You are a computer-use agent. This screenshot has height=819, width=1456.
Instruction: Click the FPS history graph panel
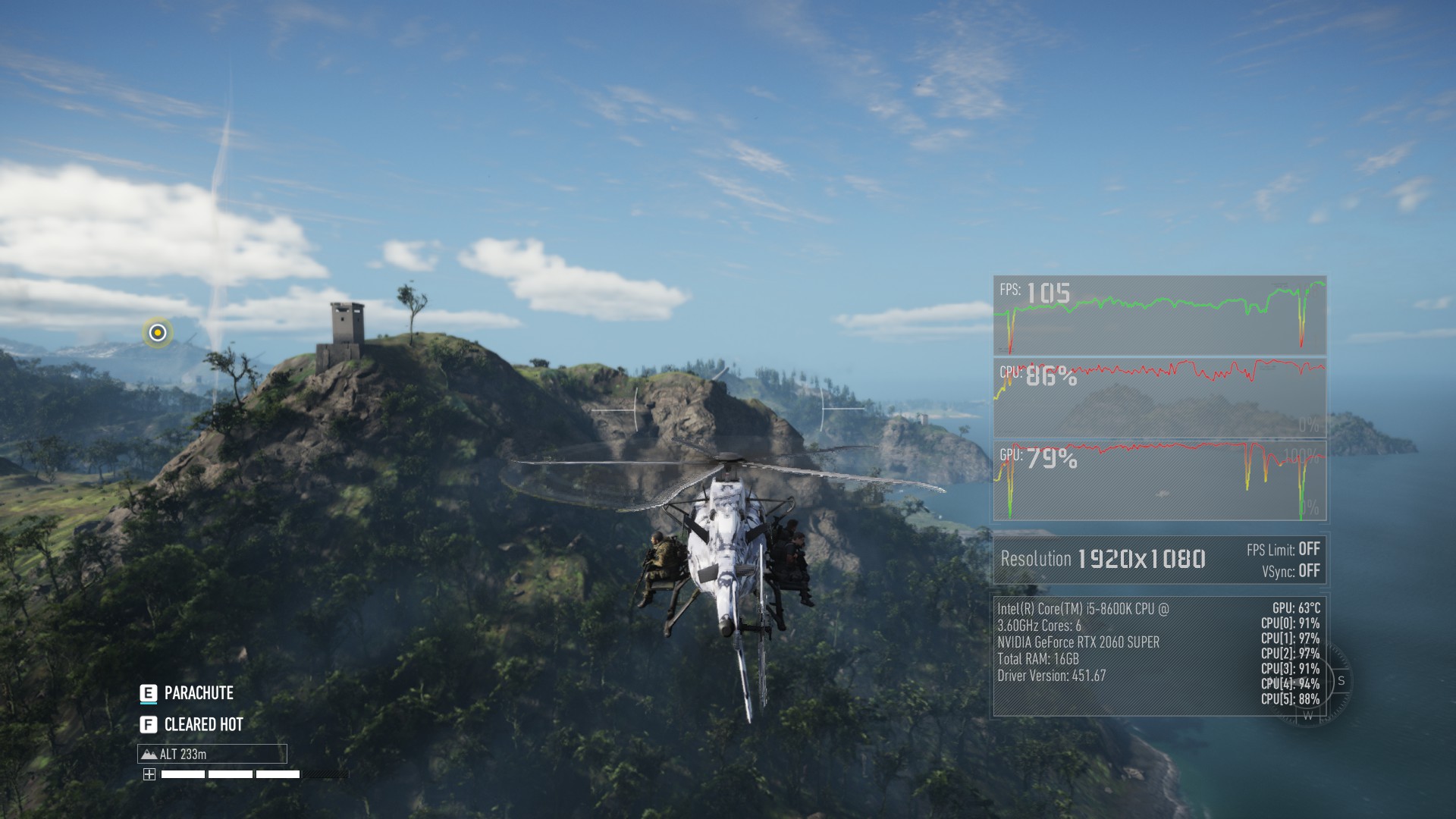(x=1159, y=315)
